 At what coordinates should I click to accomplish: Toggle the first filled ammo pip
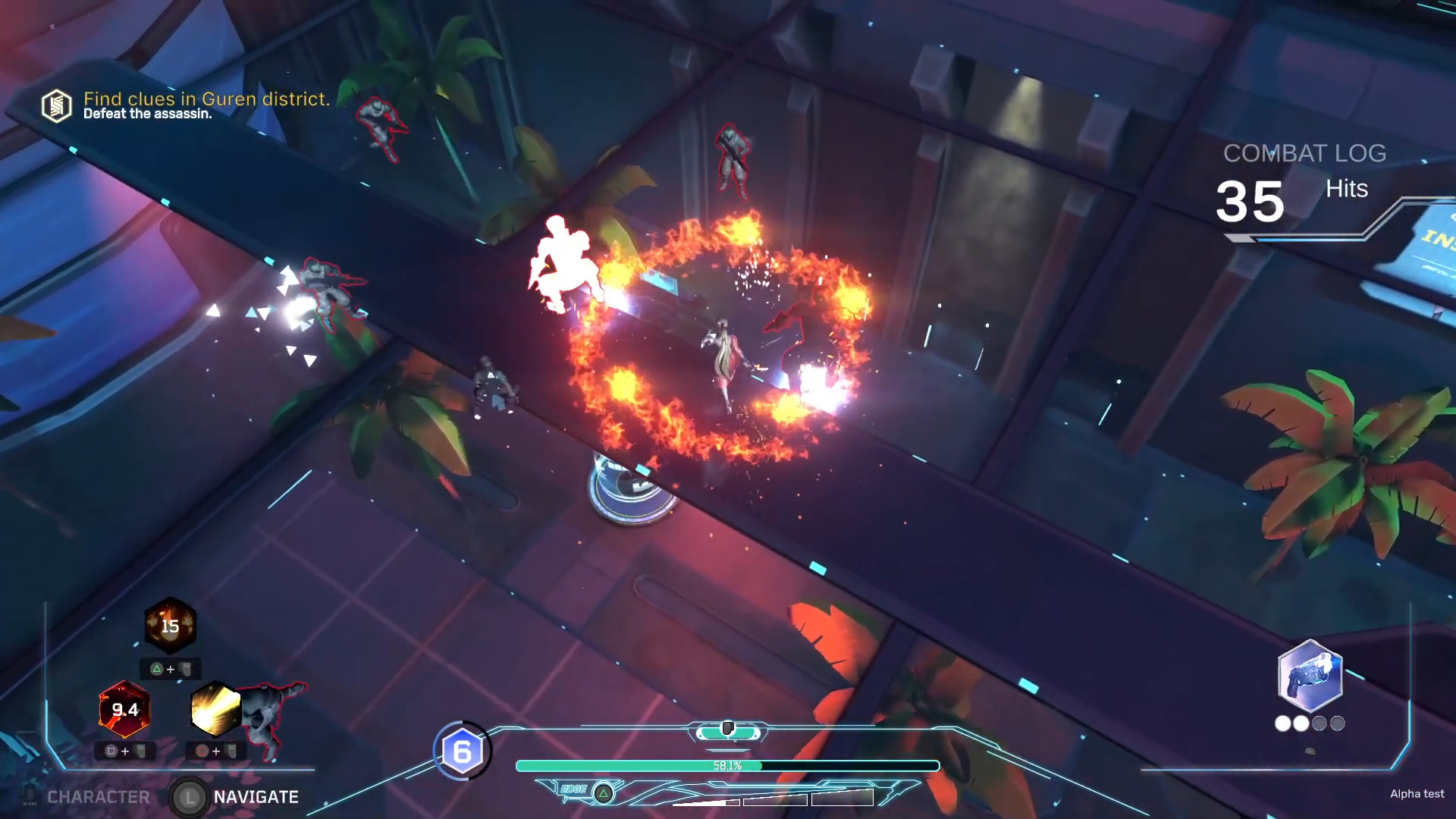click(1283, 723)
